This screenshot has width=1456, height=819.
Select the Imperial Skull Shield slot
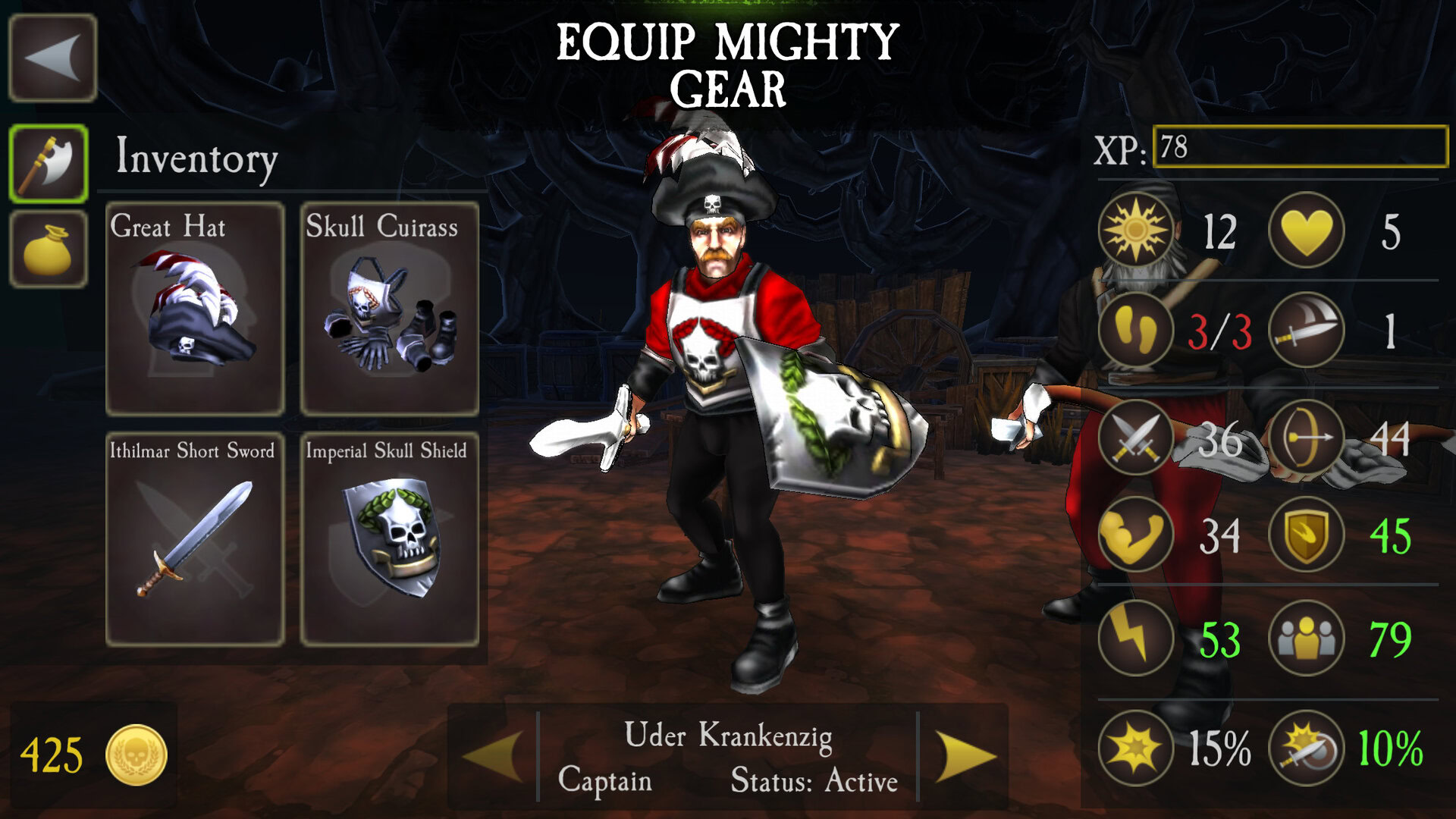click(390, 539)
